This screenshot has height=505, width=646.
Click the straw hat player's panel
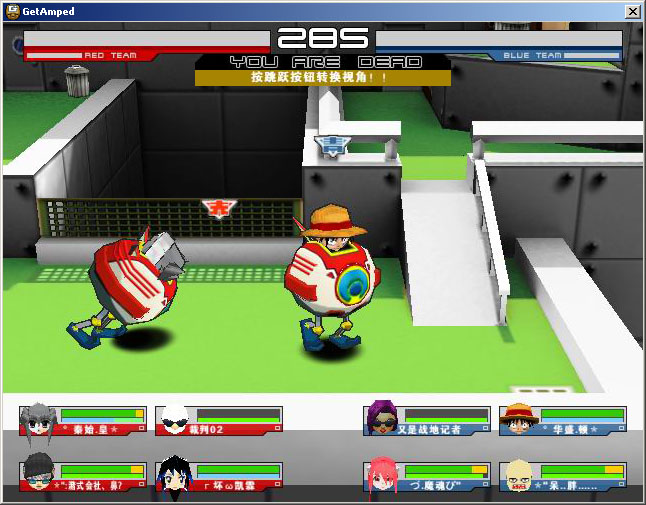coord(563,420)
